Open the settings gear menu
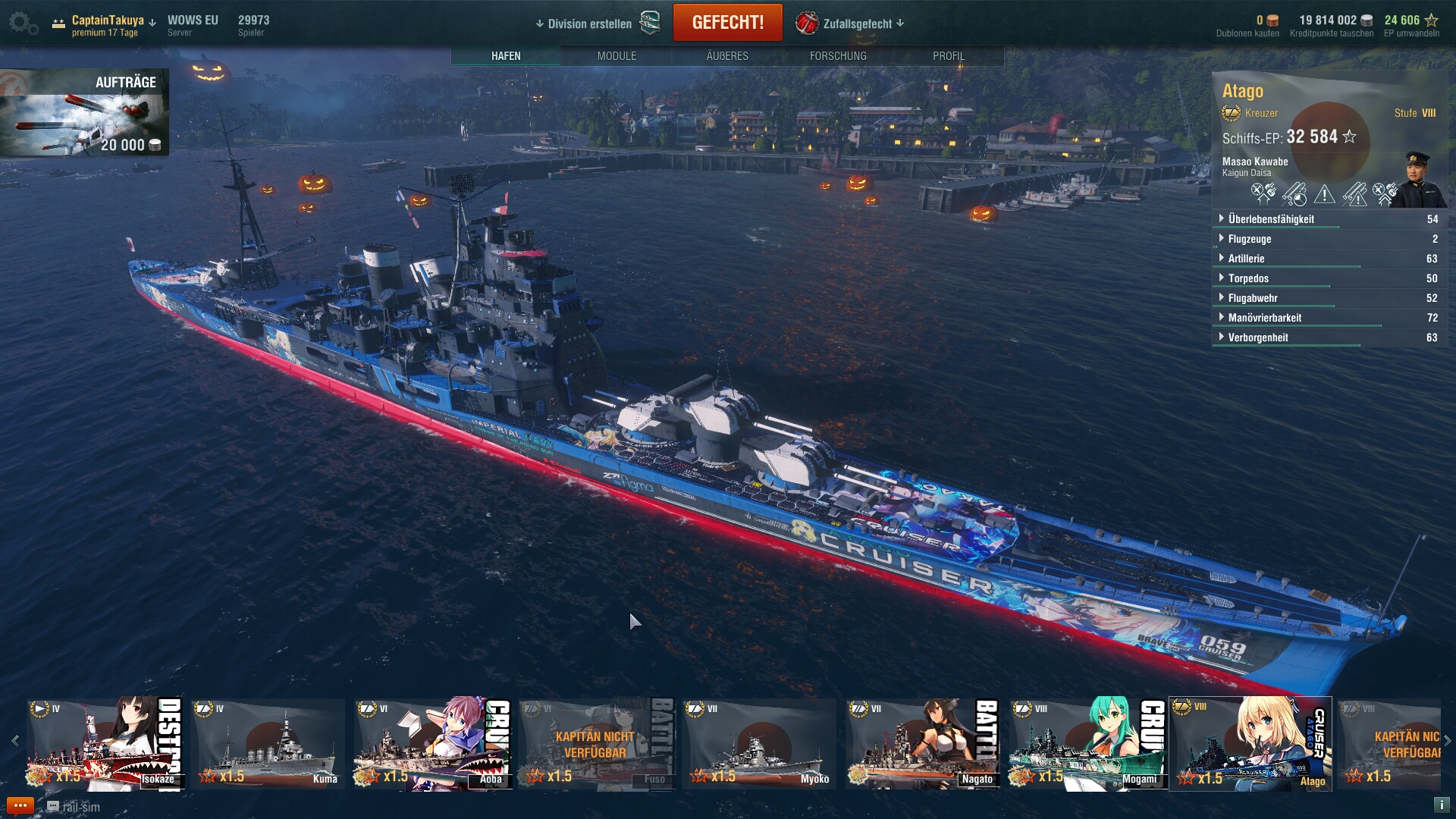 [x=21, y=23]
